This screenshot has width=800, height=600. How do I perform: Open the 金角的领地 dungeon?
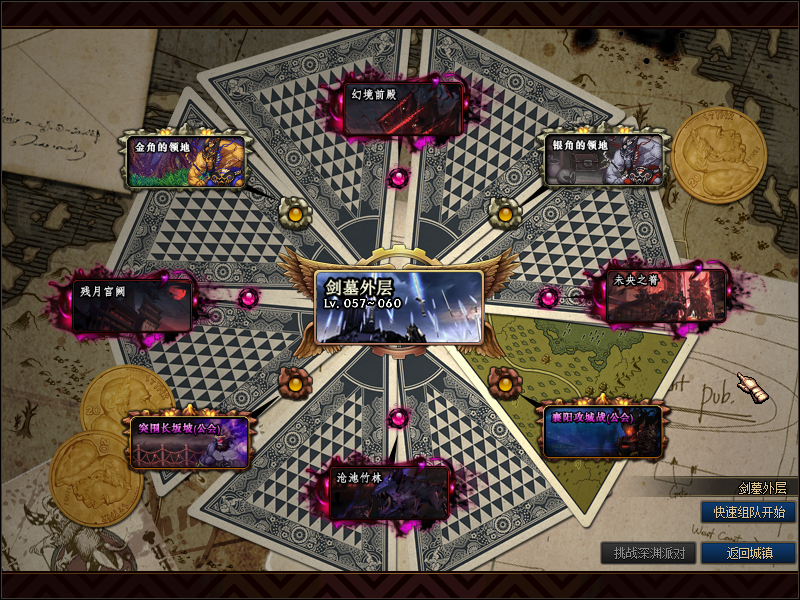click(x=187, y=160)
